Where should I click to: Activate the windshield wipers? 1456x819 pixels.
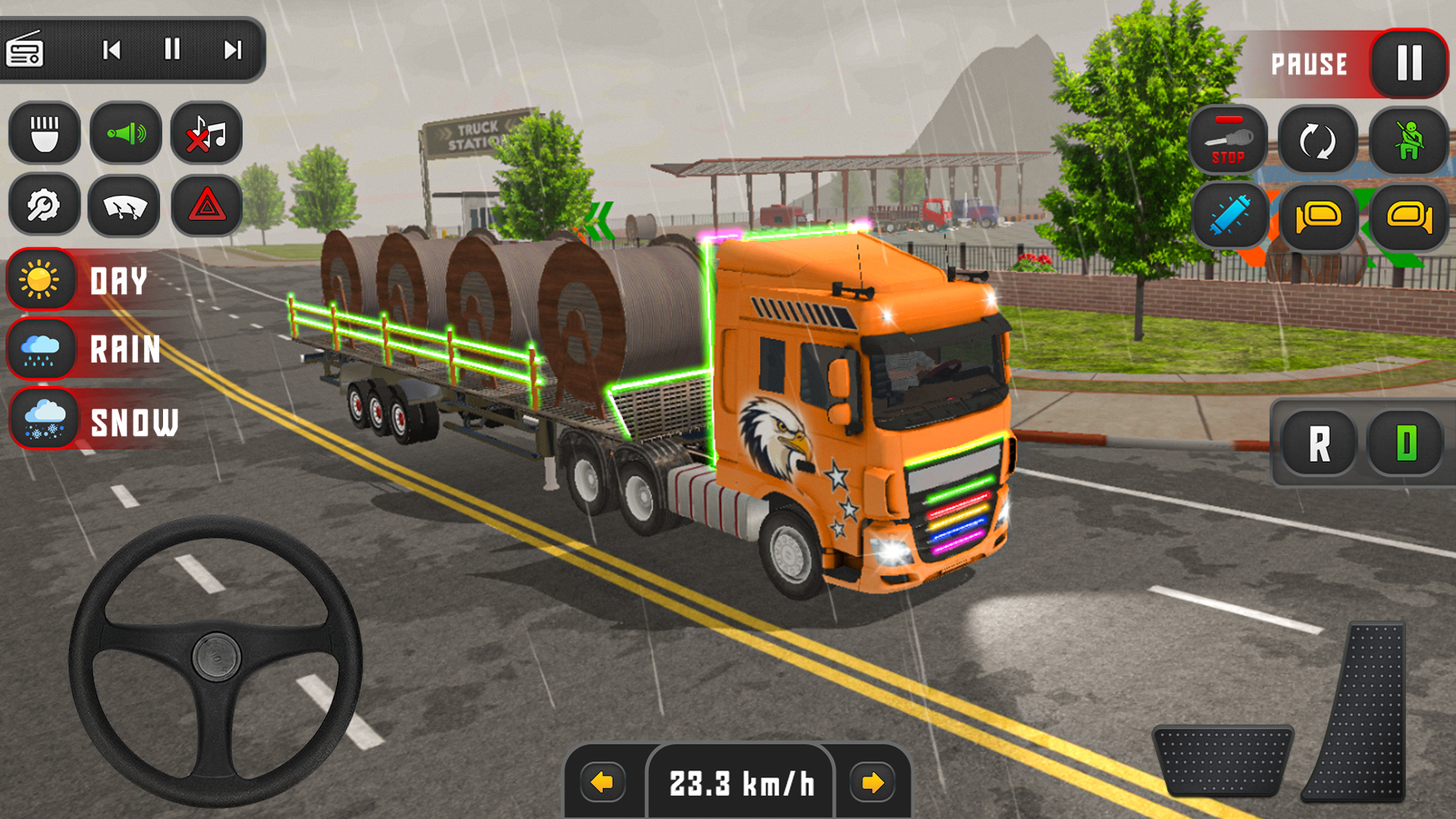click(x=124, y=206)
